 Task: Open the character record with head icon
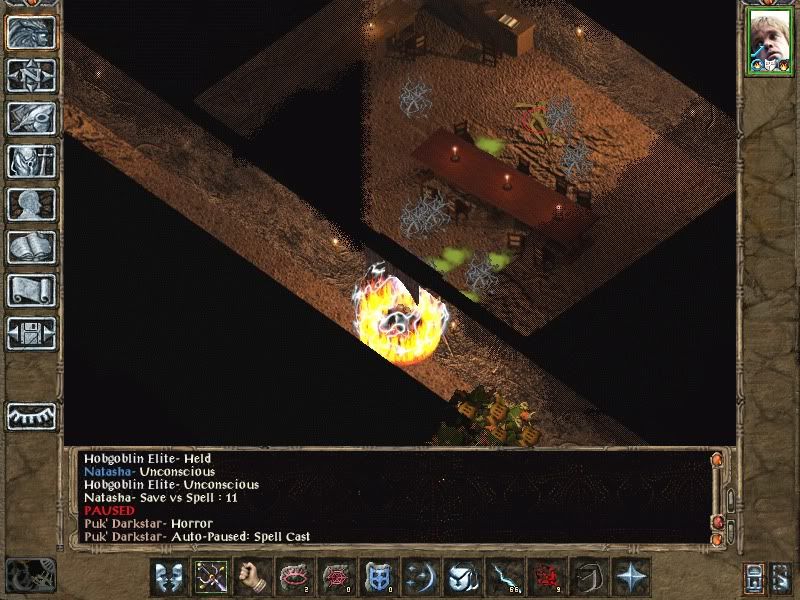[x=31, y=204]
